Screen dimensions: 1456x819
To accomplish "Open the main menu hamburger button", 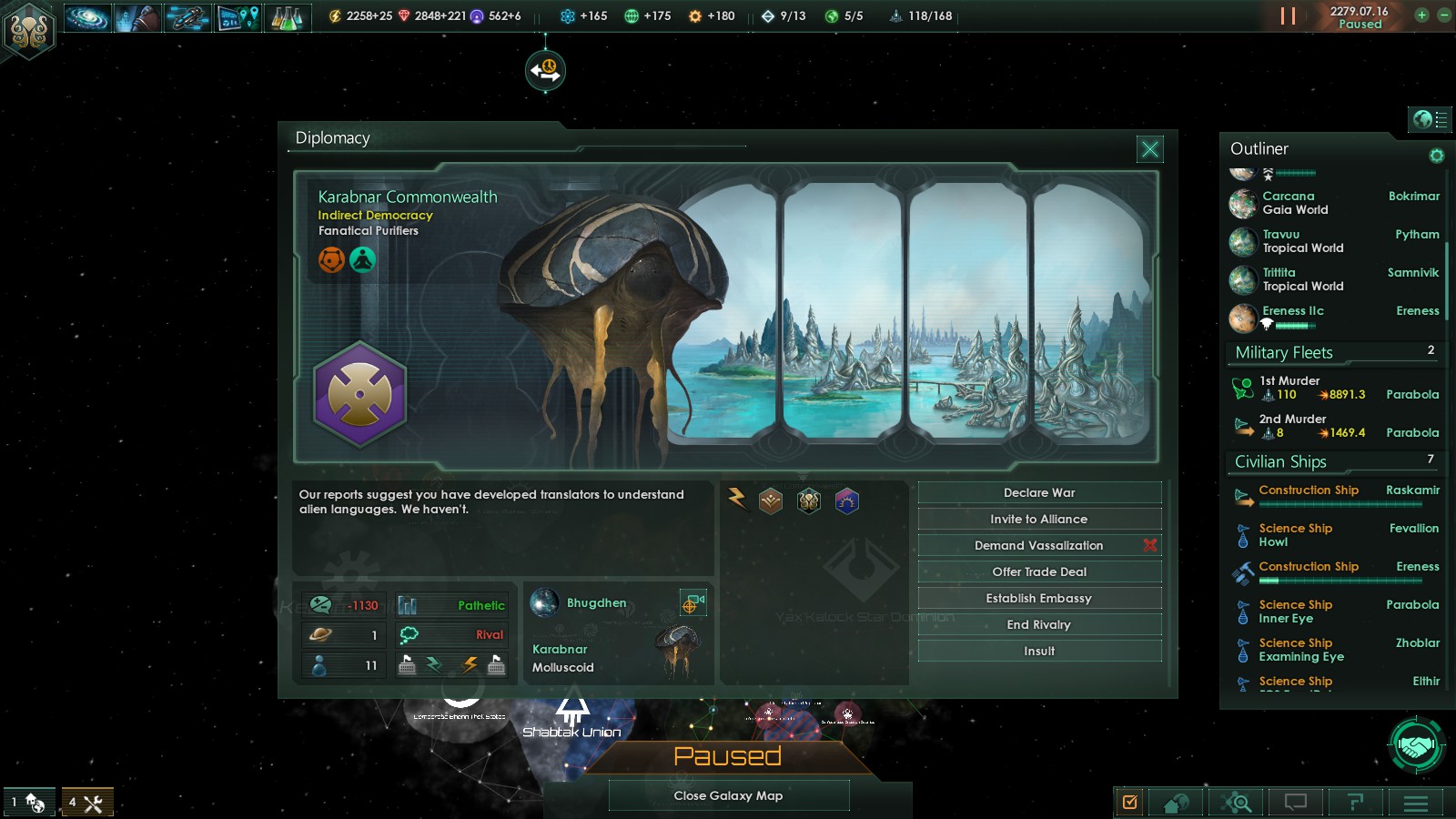I will 1415,802.
